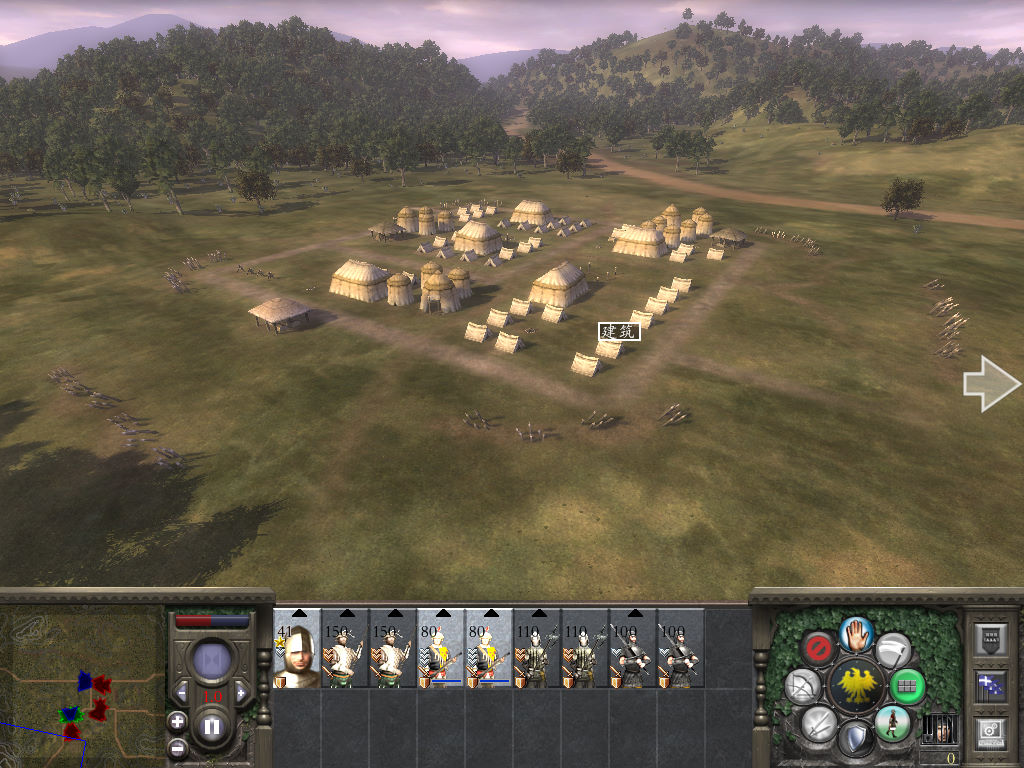Zoom in the minimap with the round plus button
The height and width of the screenshot is (768, 1024).
pyautogui.click(x=177, y=720)
